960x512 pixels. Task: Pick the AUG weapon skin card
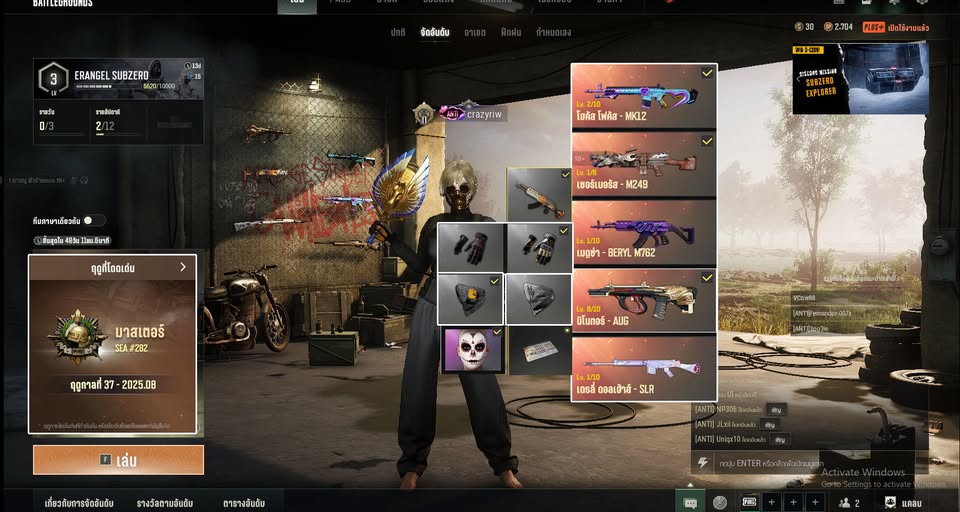tap(644, 301)
